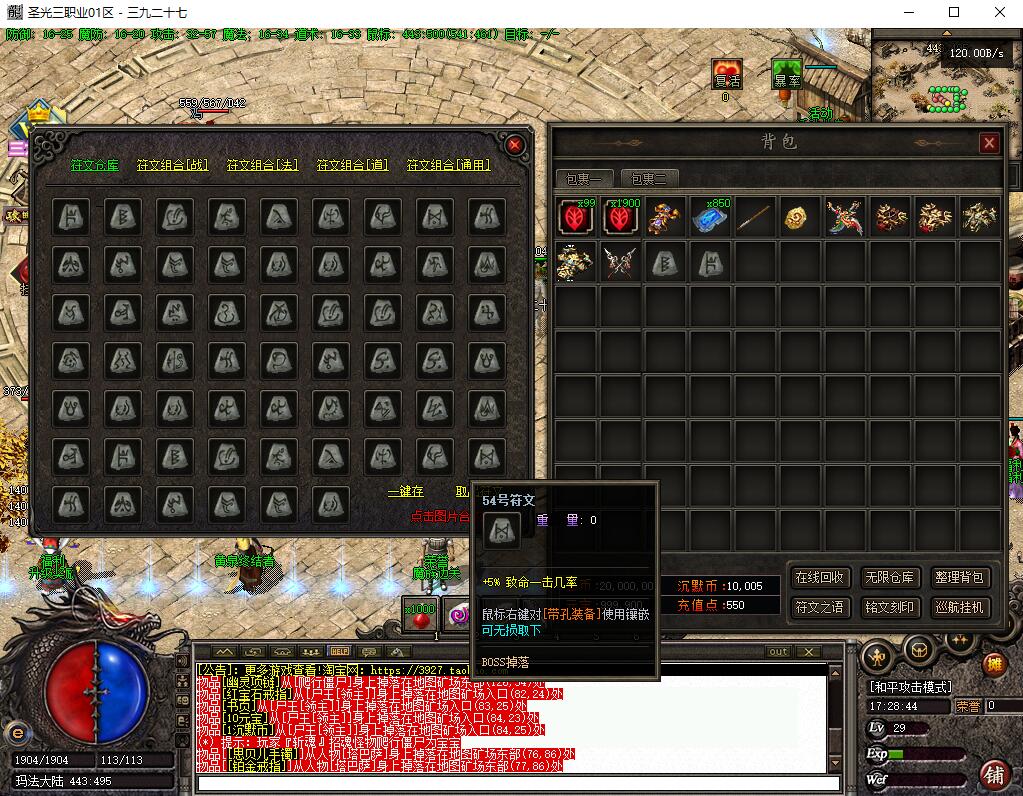Open 符文组合[道] taoist rune combos
Screen dimensions: 1023x796
(x=352, y=165)
